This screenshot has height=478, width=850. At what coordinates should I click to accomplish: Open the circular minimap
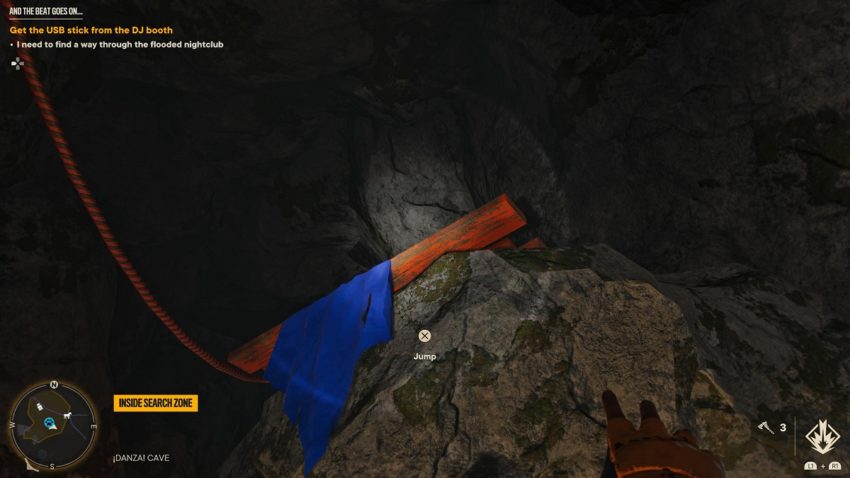tap(52, 425)
